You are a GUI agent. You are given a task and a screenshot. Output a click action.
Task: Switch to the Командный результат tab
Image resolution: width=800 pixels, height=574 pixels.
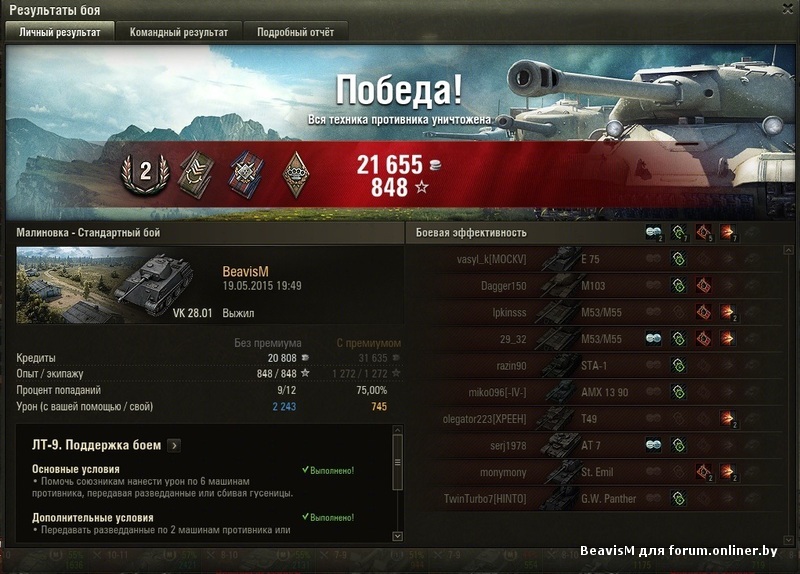[178, 32]
